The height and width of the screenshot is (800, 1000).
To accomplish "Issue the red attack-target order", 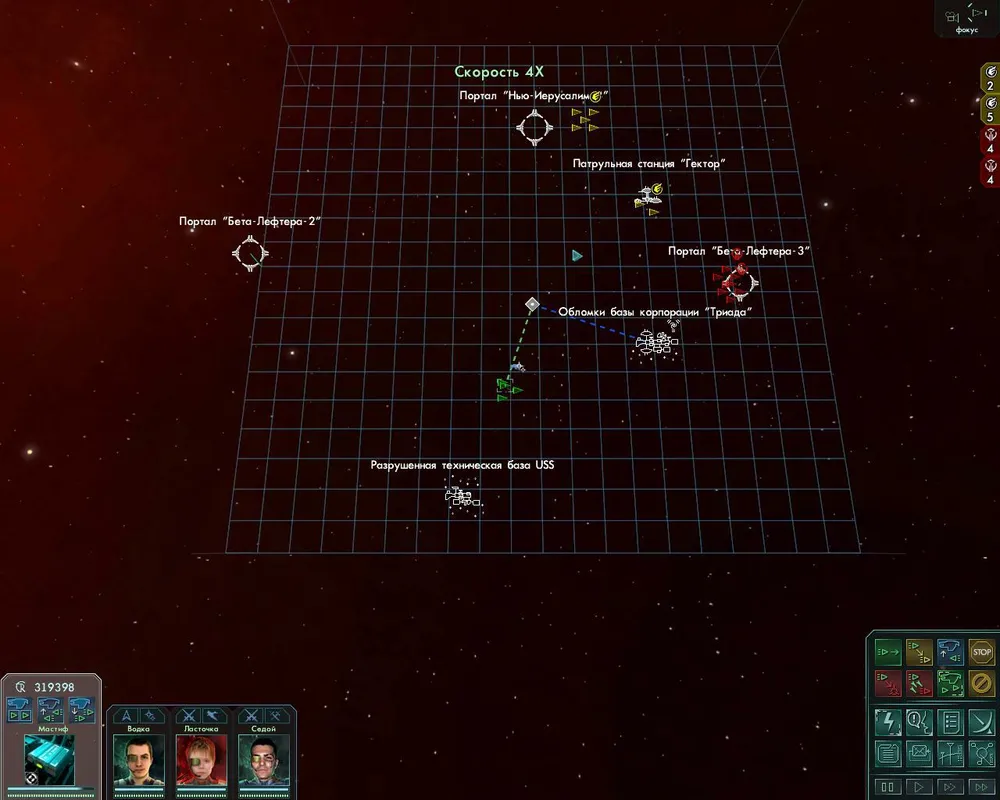I will [x=888, y=684].
